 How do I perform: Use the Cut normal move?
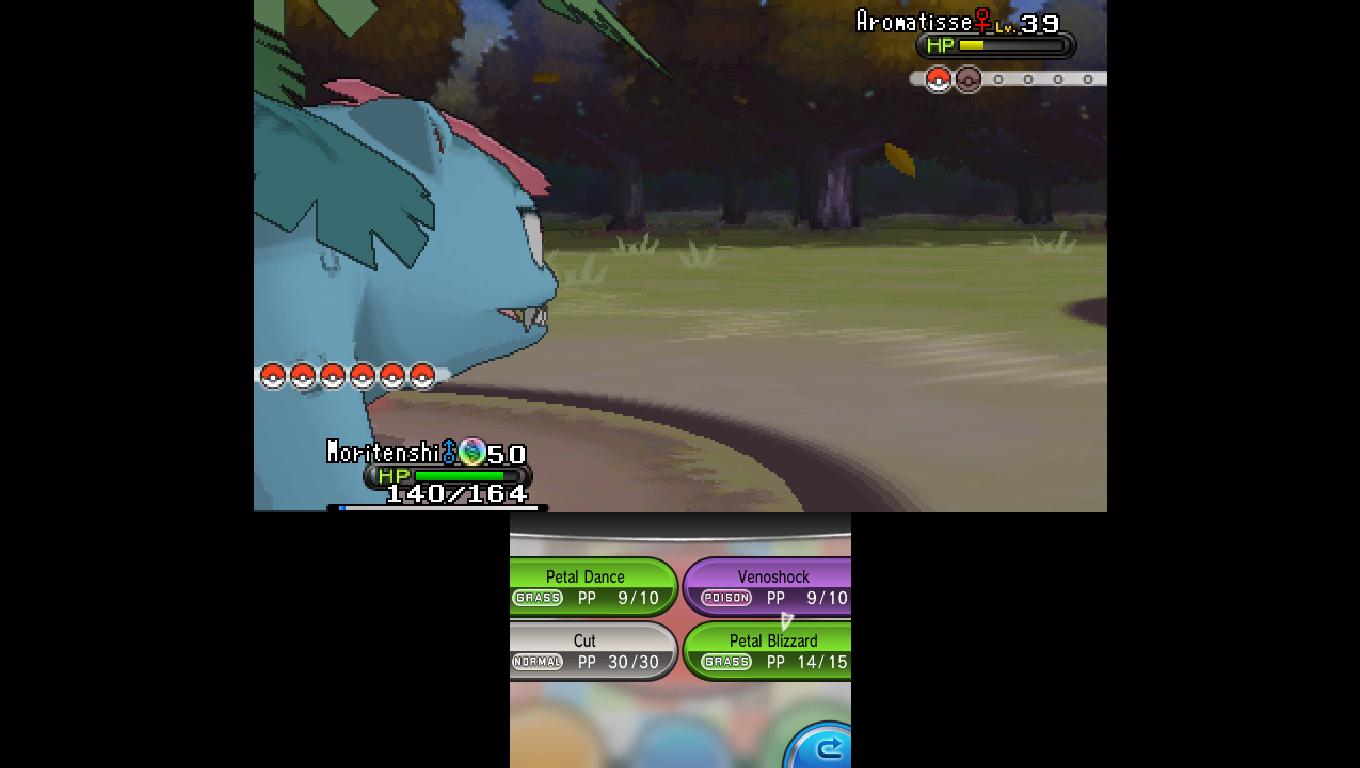(592, 651)
